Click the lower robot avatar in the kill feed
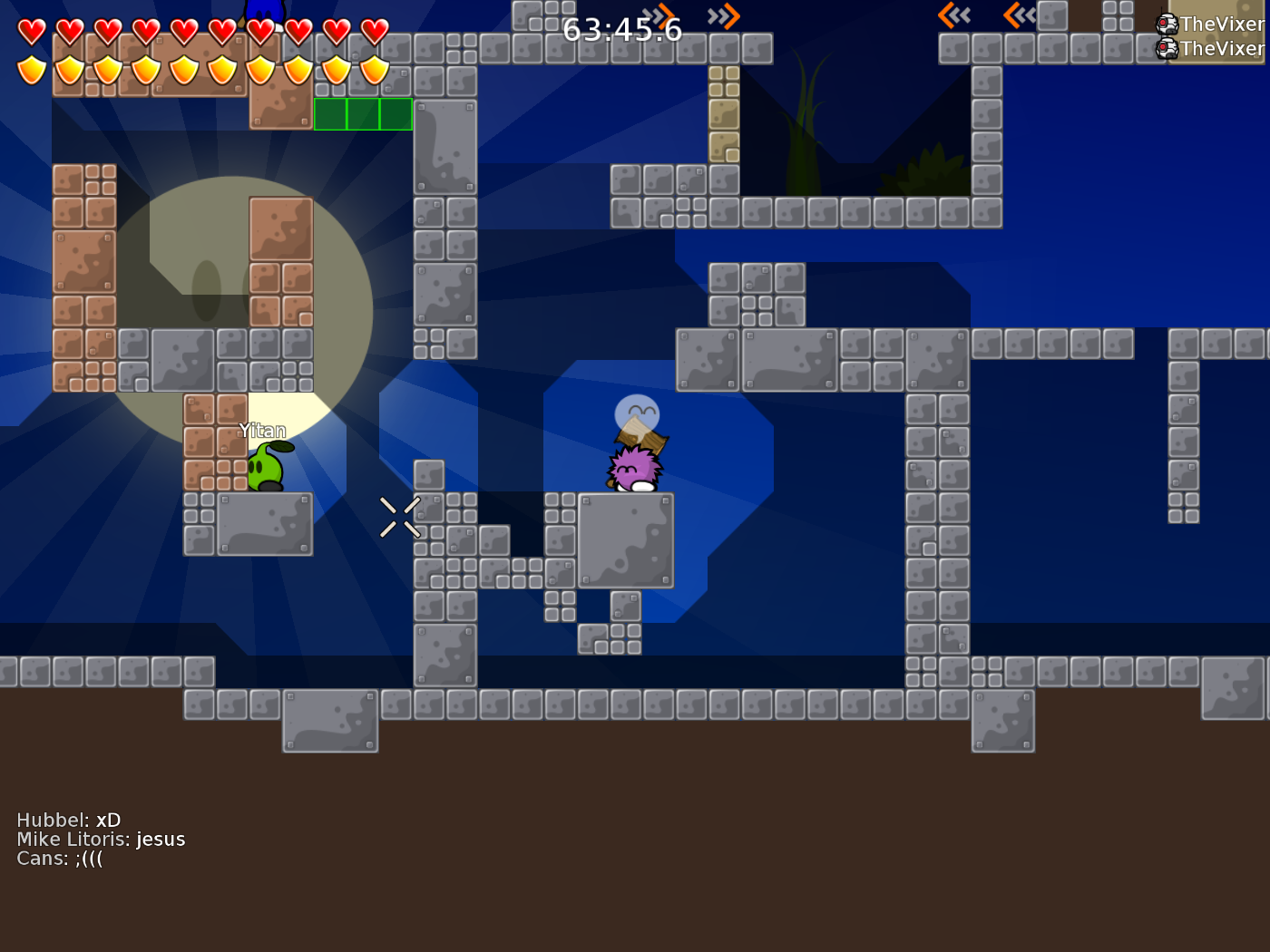This screenshot has height=952, width=1270. [1165, 50]
